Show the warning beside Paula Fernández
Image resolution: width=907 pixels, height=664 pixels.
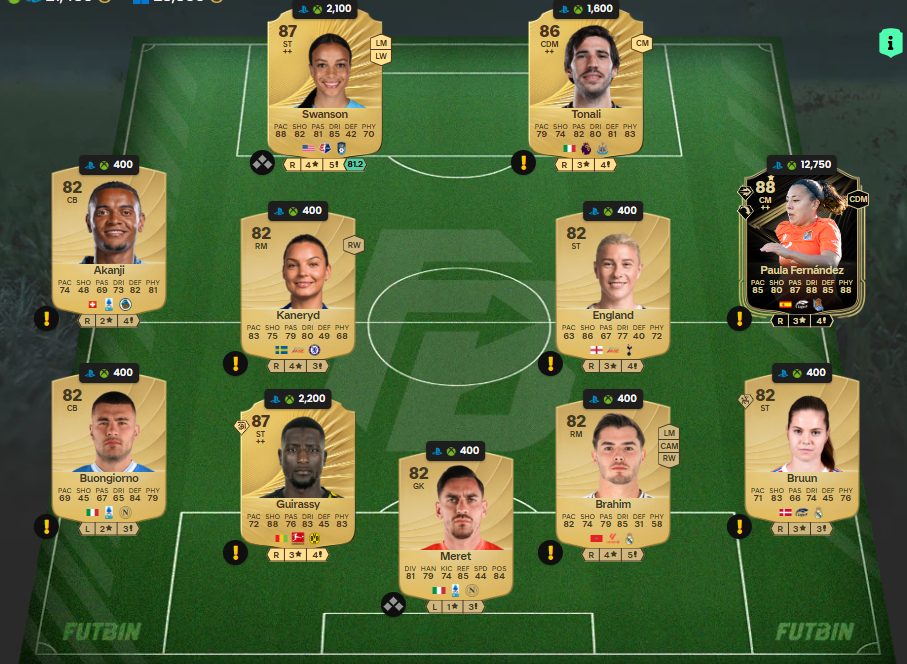pos(738,319)
